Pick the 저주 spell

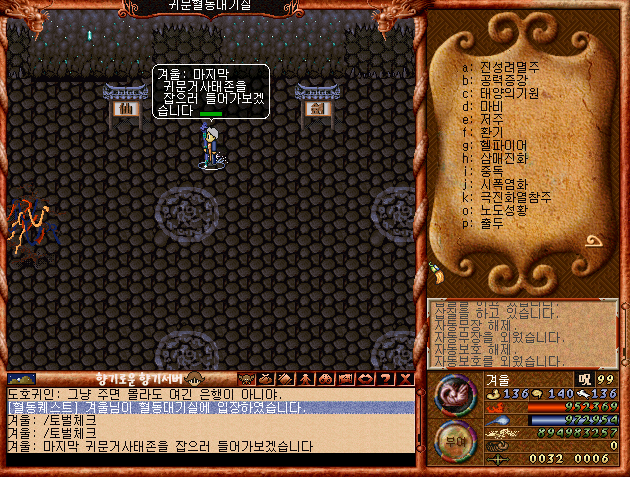(490, 119)
